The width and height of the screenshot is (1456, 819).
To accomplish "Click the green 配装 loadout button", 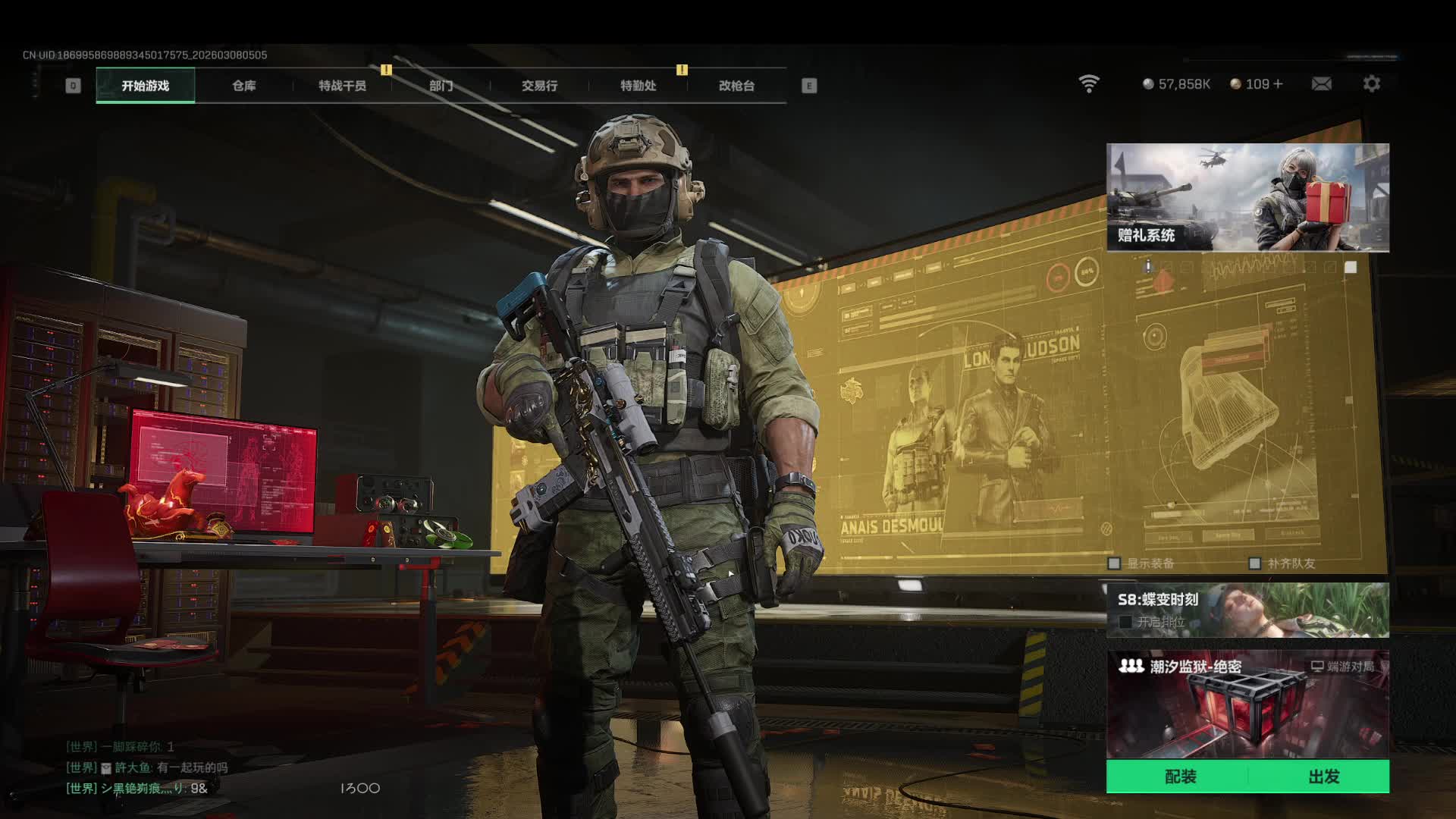I will pyautogui.click(x=1179, y=777).
